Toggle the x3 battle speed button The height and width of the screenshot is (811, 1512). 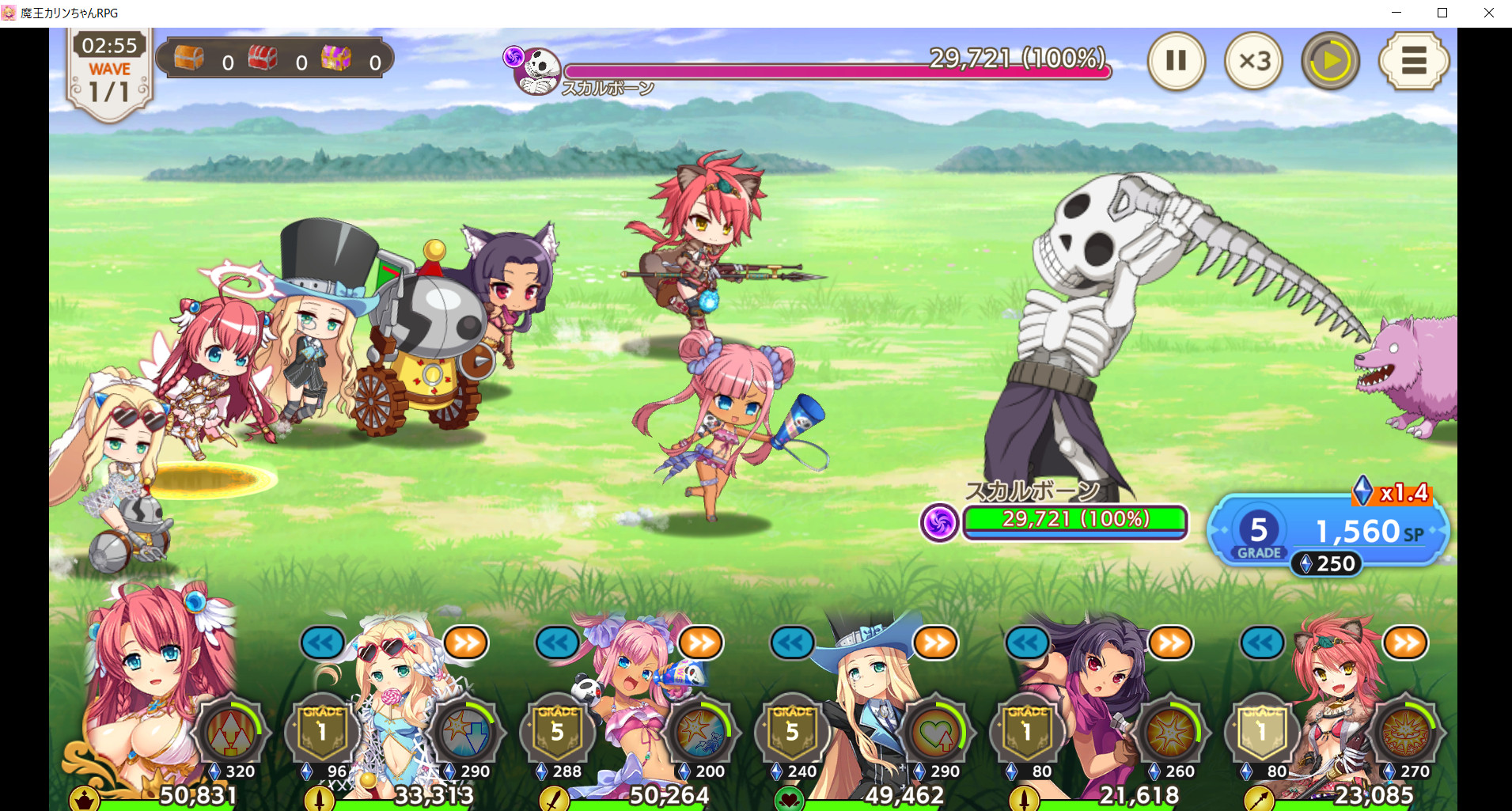(1253, 61)
